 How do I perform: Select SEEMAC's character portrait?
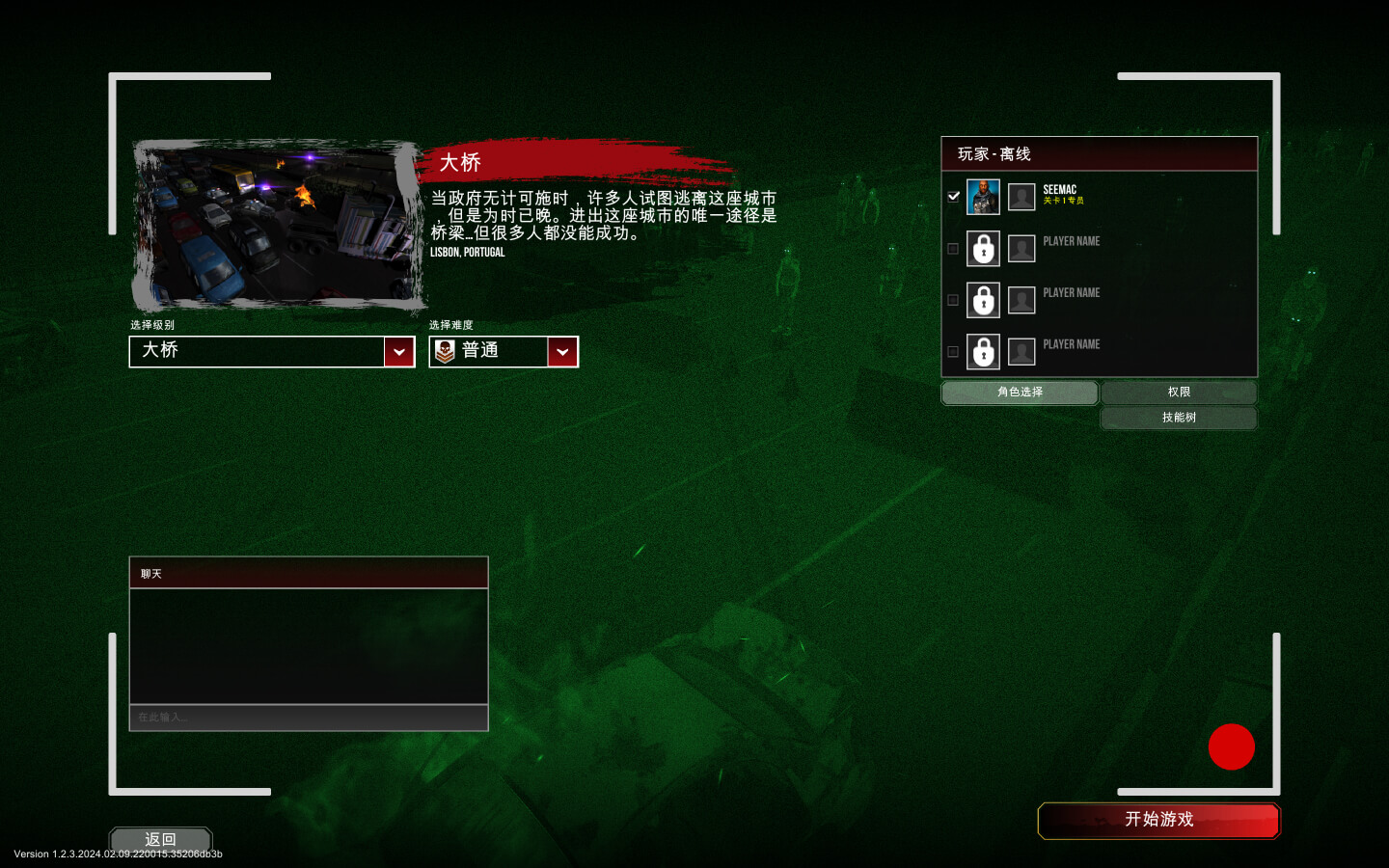983,197
